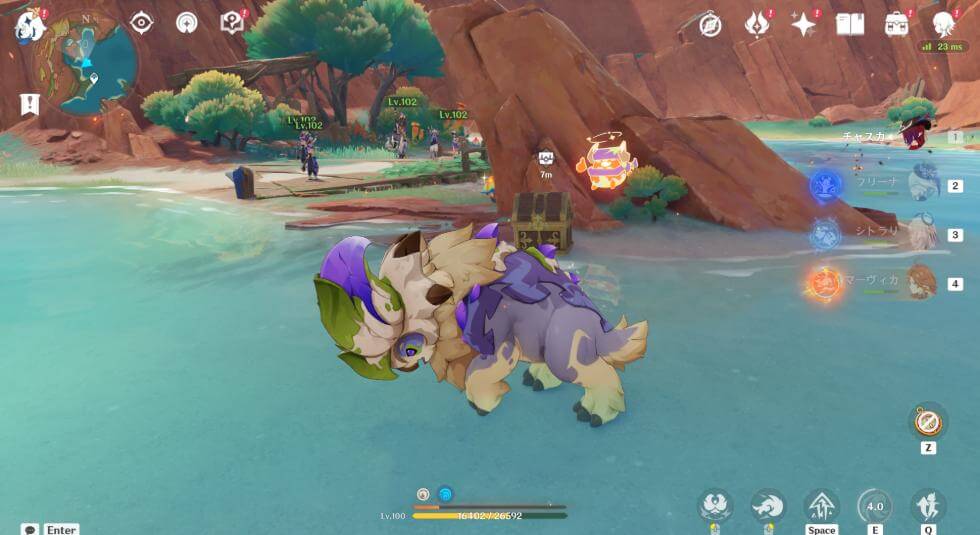Open the backpack inventory icon

(896, 24)
